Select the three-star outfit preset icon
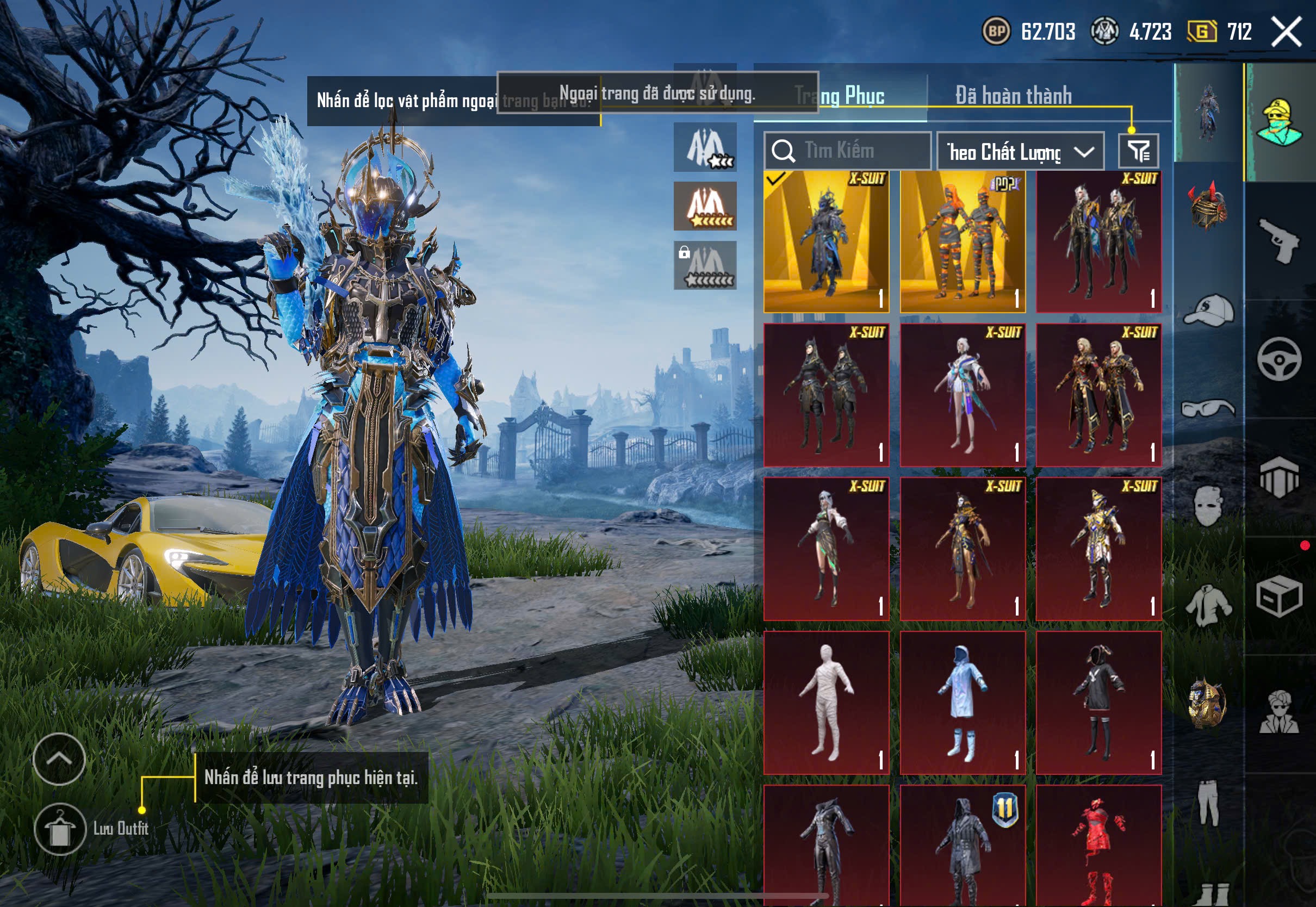The width and height of the screenshot is (1316, 907). point(705,148)
